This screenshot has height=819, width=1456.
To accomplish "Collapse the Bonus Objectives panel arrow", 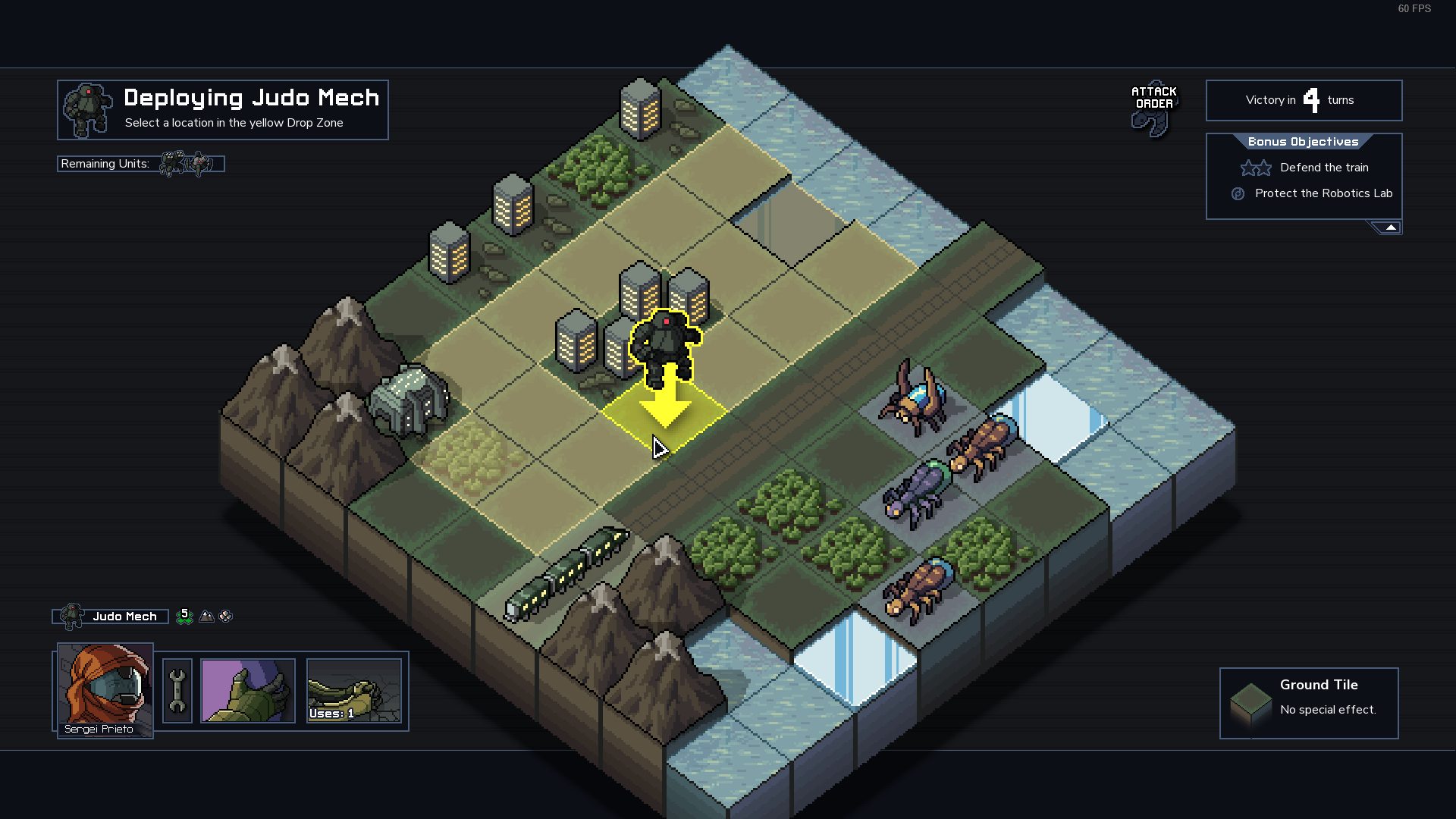I will pyautogui.click(x=1390, y=227).
